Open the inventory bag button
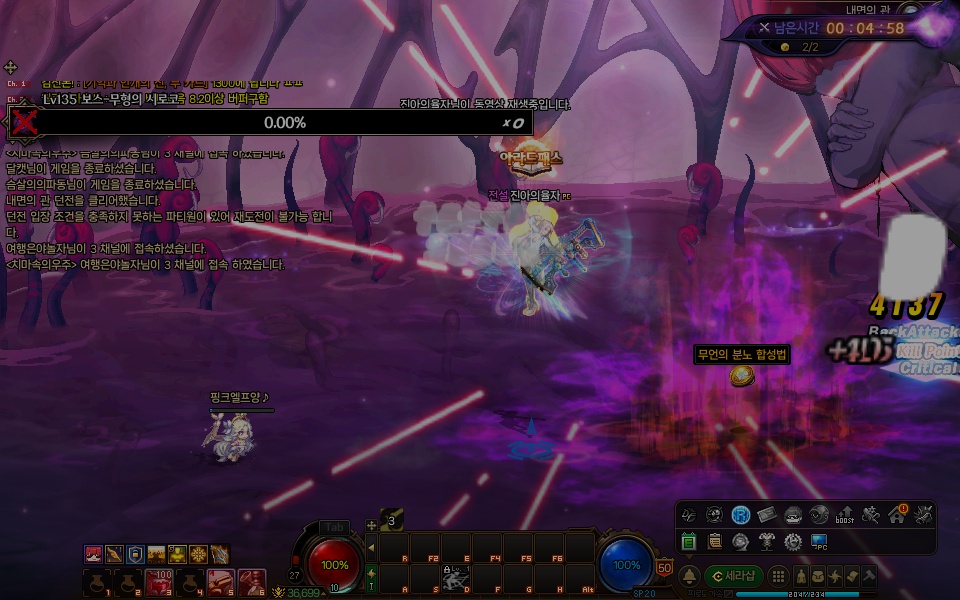960x600 pixels. tap(819, 577)
